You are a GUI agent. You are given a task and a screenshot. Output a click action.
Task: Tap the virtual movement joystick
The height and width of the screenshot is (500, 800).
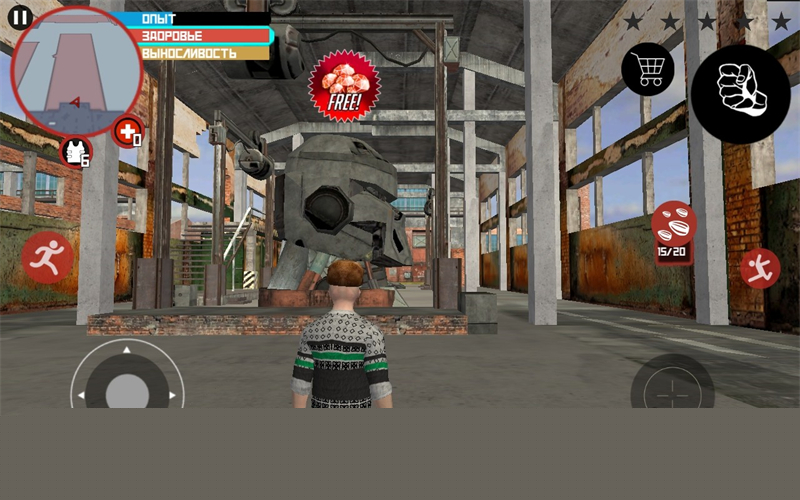pyautogui.click(x=126, y=386)
